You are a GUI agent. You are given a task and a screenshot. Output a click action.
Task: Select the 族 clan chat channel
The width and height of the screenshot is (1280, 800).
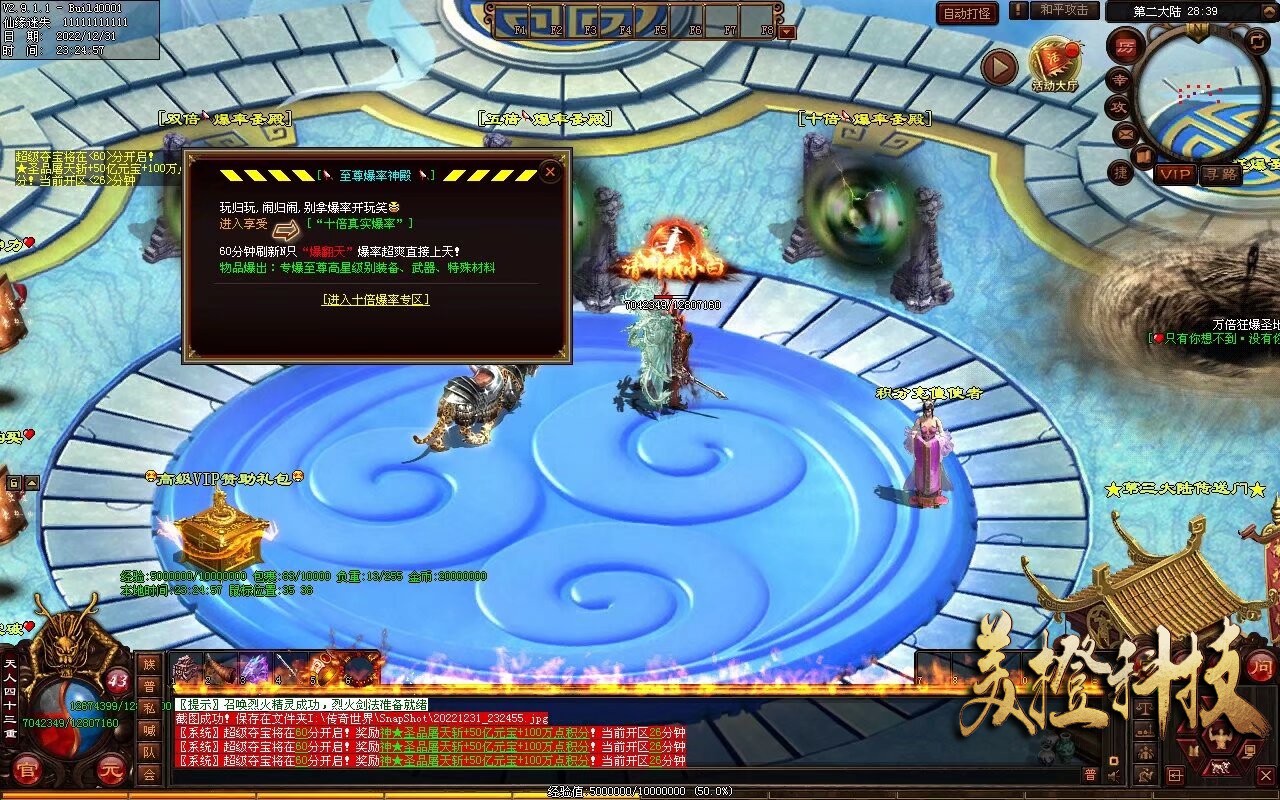click(x=149, y=664)
